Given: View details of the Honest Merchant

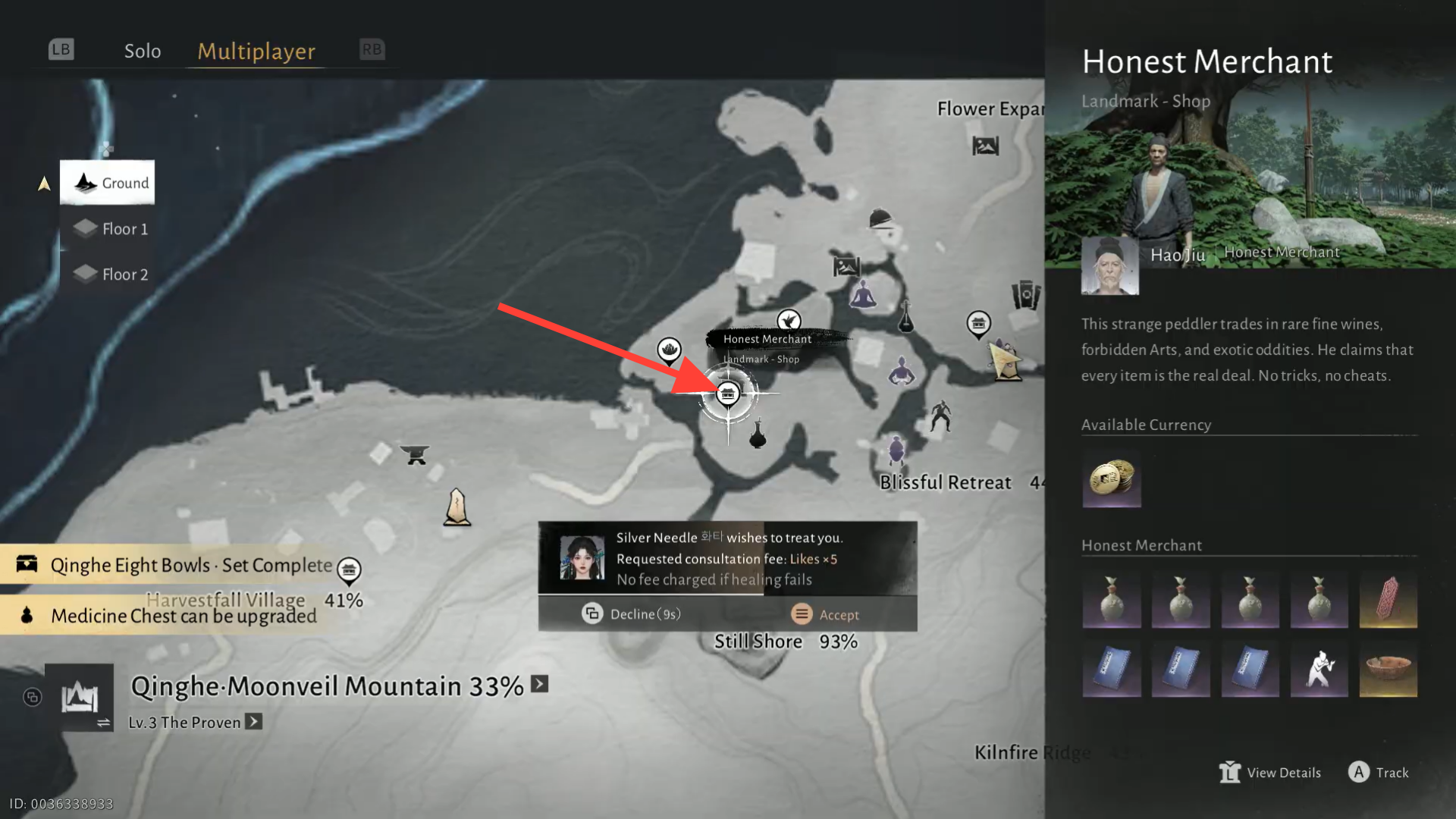Looking at the screenshot, I should pyautogui.click(x=1270, y=772).
